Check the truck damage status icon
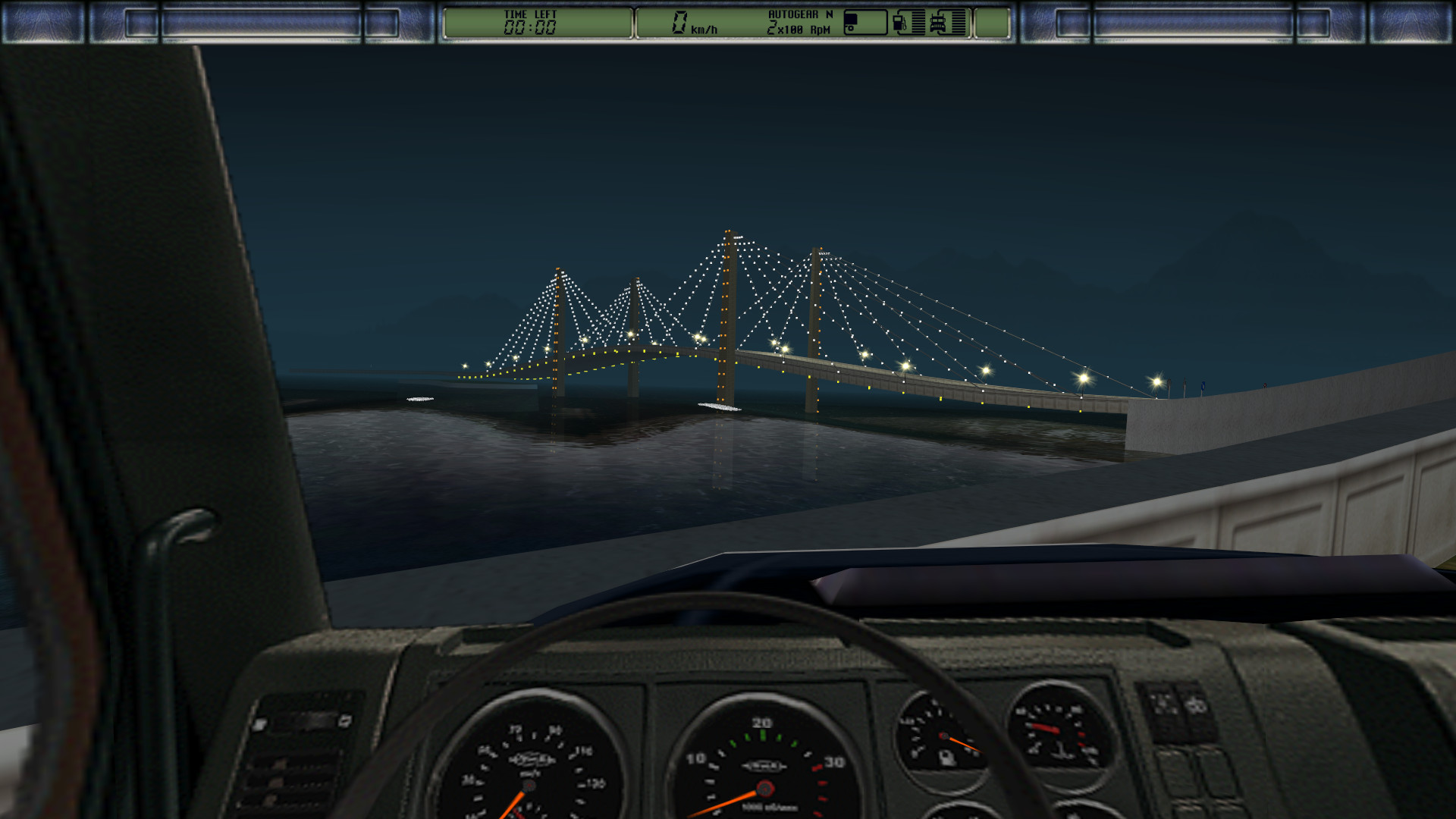1456x819 pixels. [x=938, y=23]
